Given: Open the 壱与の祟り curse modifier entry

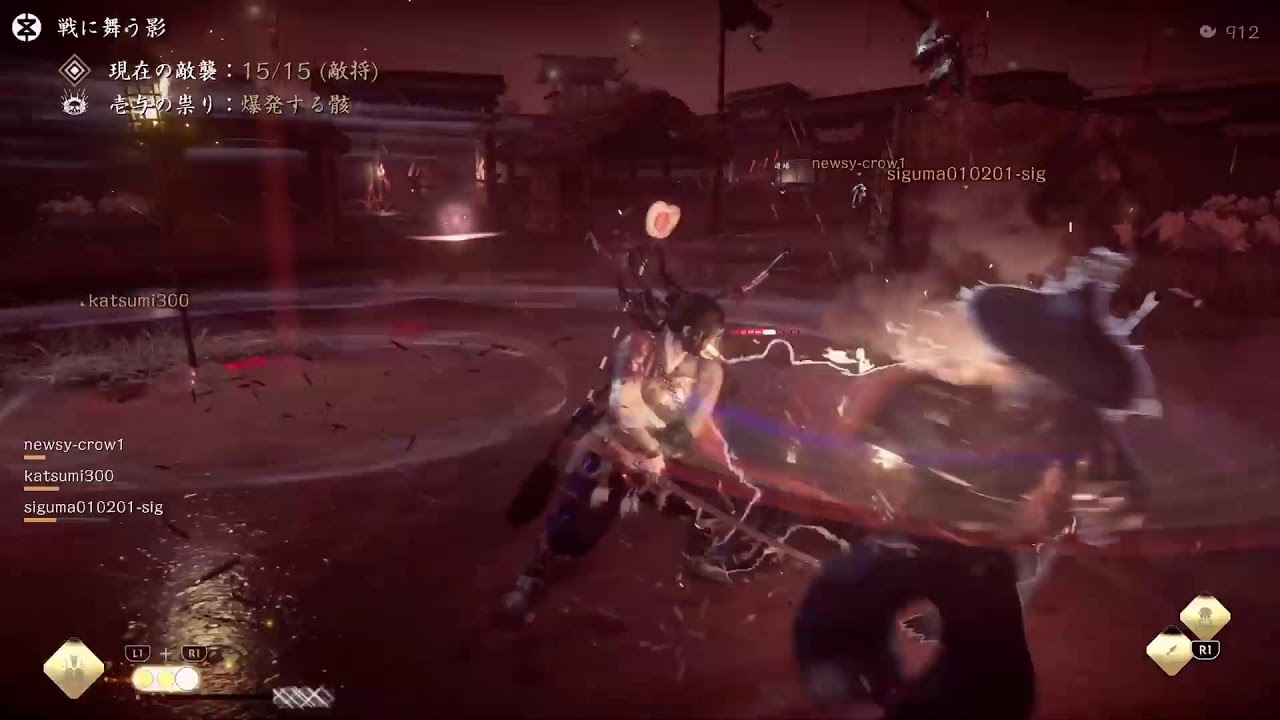Looking at the screenshot, I should [x=229, y=104].
